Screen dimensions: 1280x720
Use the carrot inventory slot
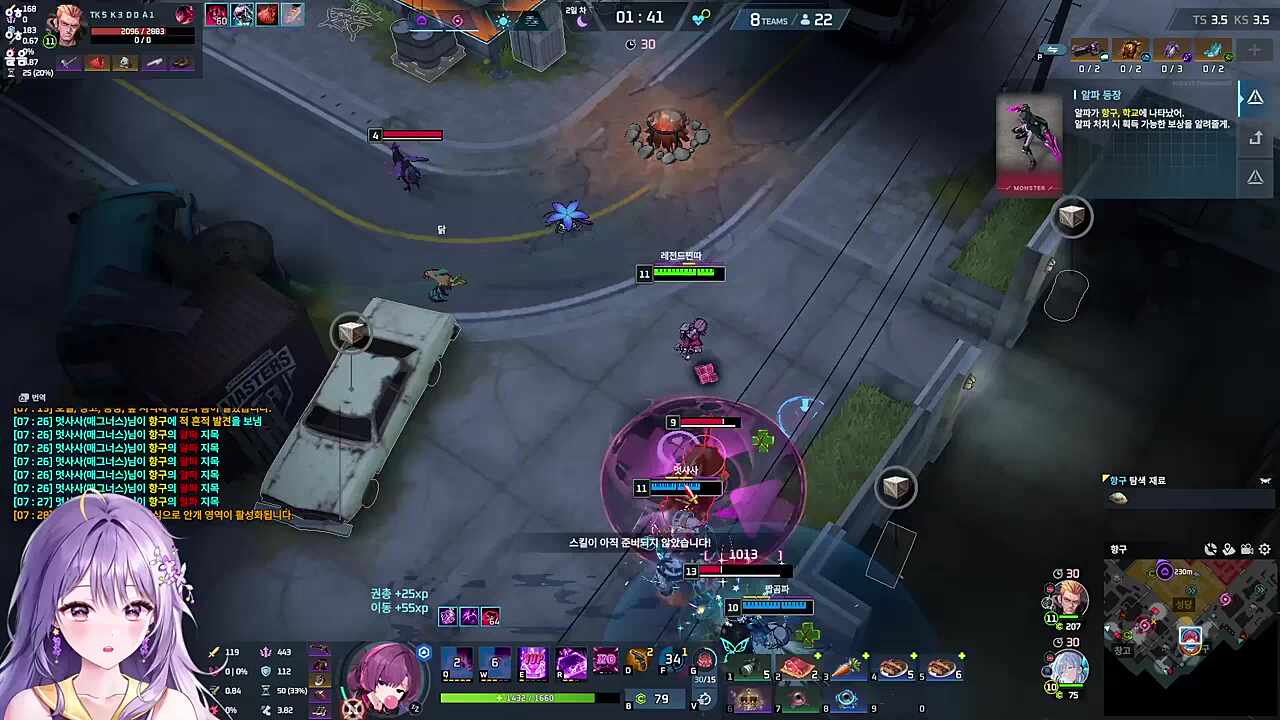click(x=846, y=668)
